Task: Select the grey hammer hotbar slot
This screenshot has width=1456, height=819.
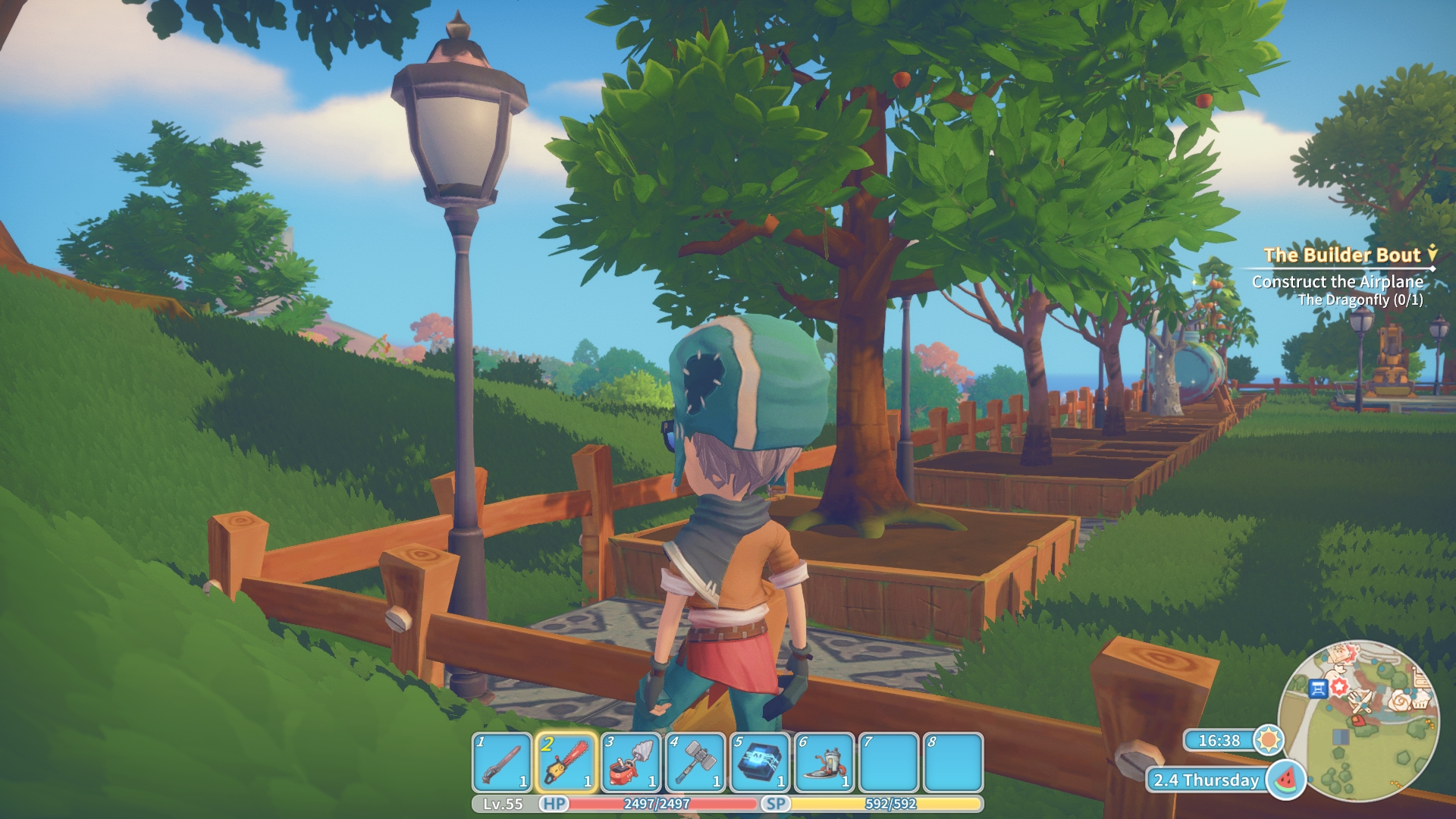Action: 695,762
